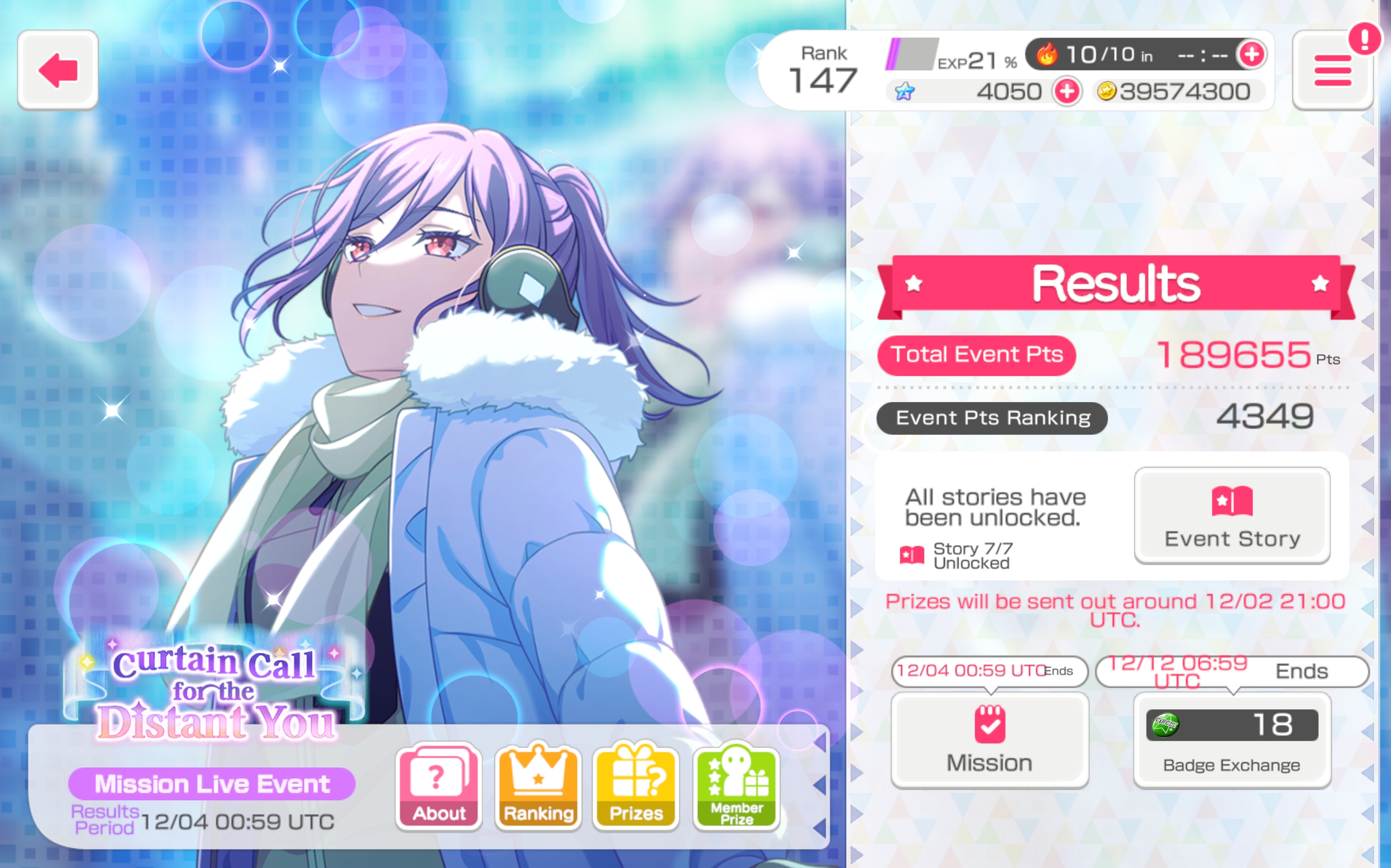Go back with the pink arrow button
The image size is (1391, 868).
coord(58,70)
